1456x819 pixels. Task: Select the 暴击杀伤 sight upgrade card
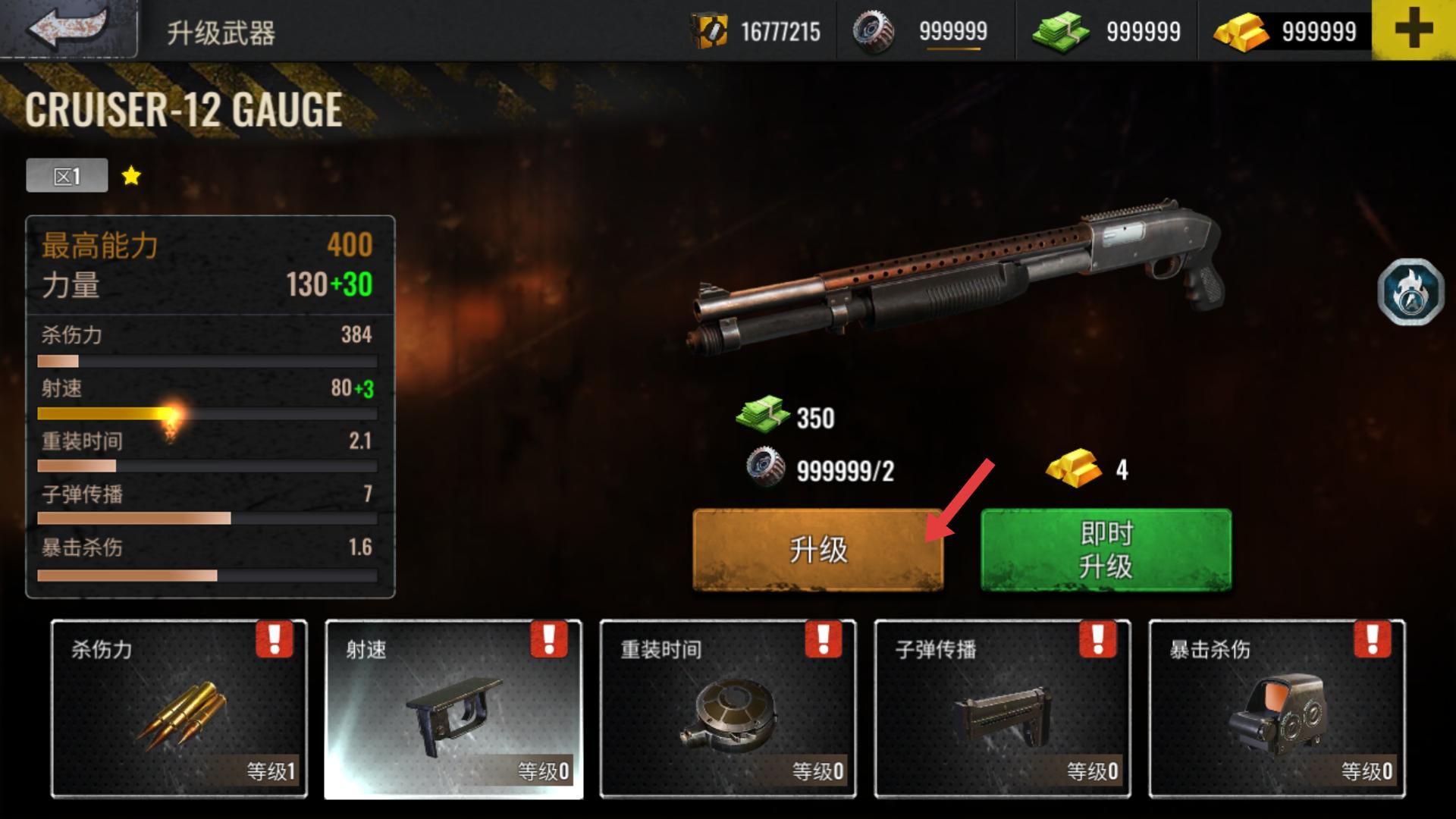click(x=1277, y=709)
